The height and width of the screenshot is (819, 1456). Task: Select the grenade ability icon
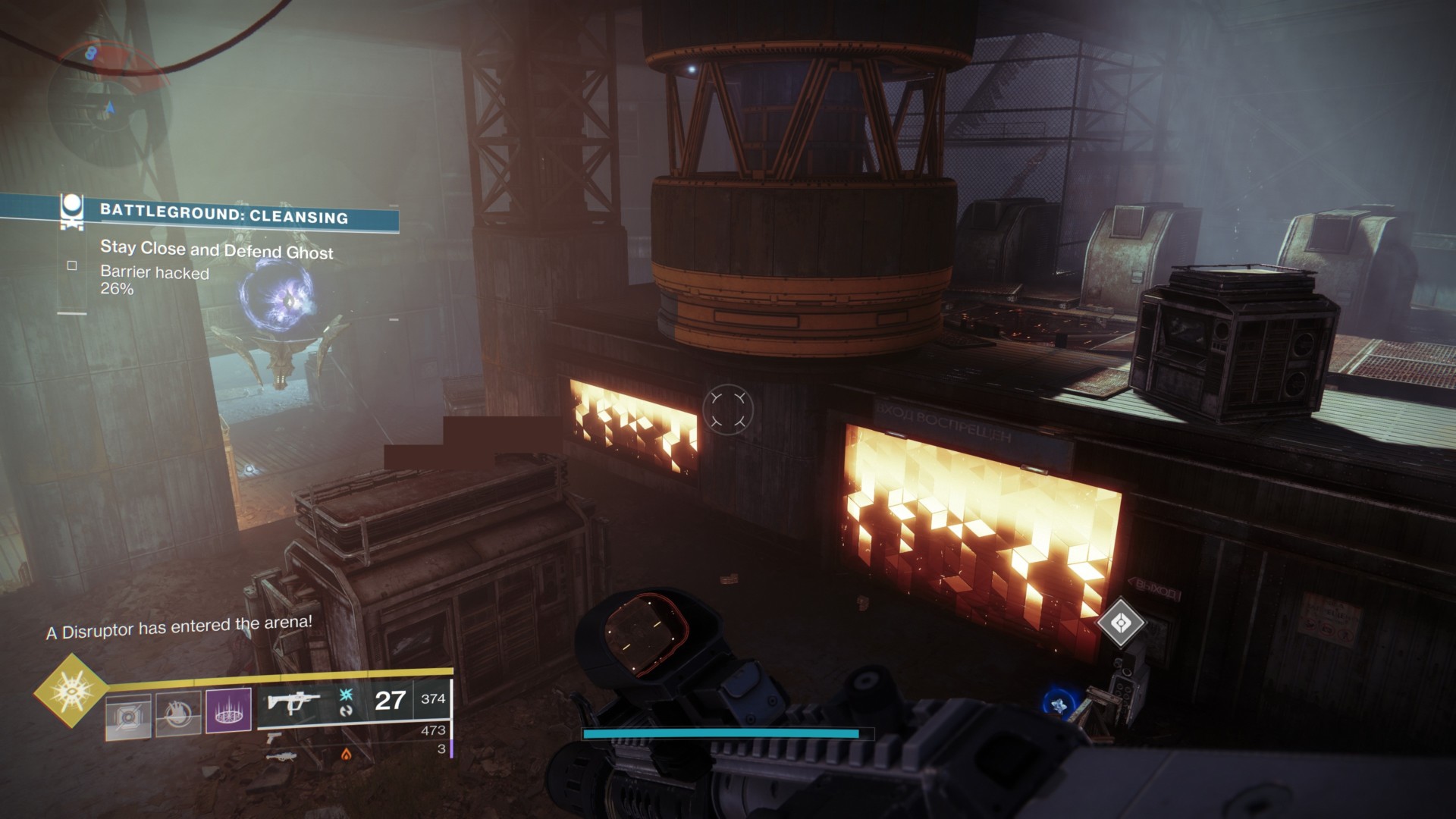pyautogui.click(x=129, y=714)
